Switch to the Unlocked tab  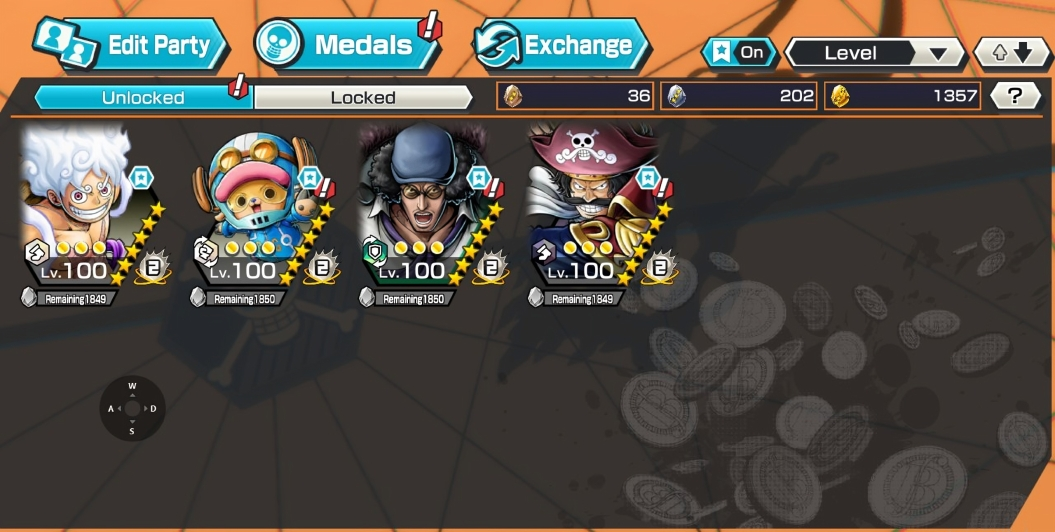[x=143, y=97]
